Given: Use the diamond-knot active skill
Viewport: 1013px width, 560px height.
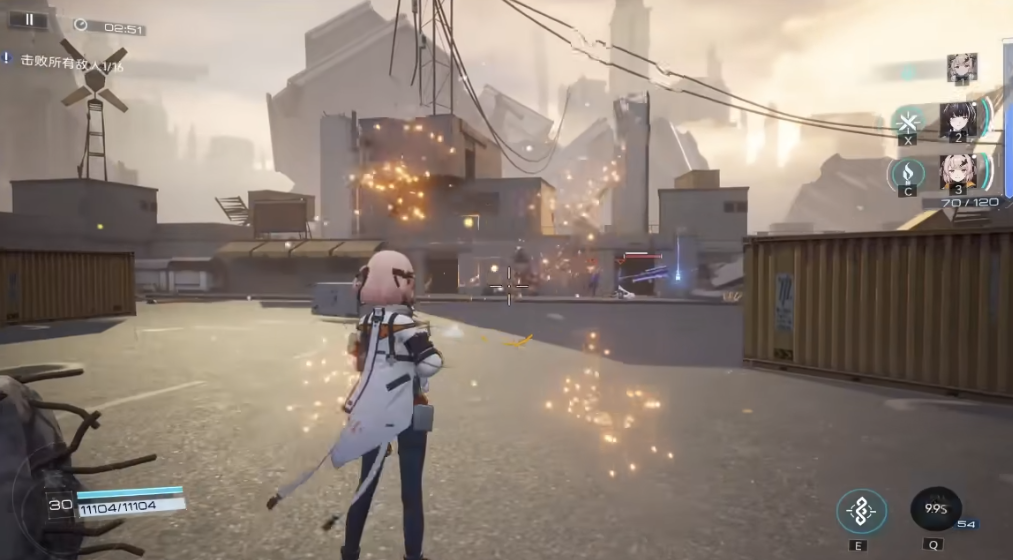Looking at the screenshot, I should tap(860, 511).
